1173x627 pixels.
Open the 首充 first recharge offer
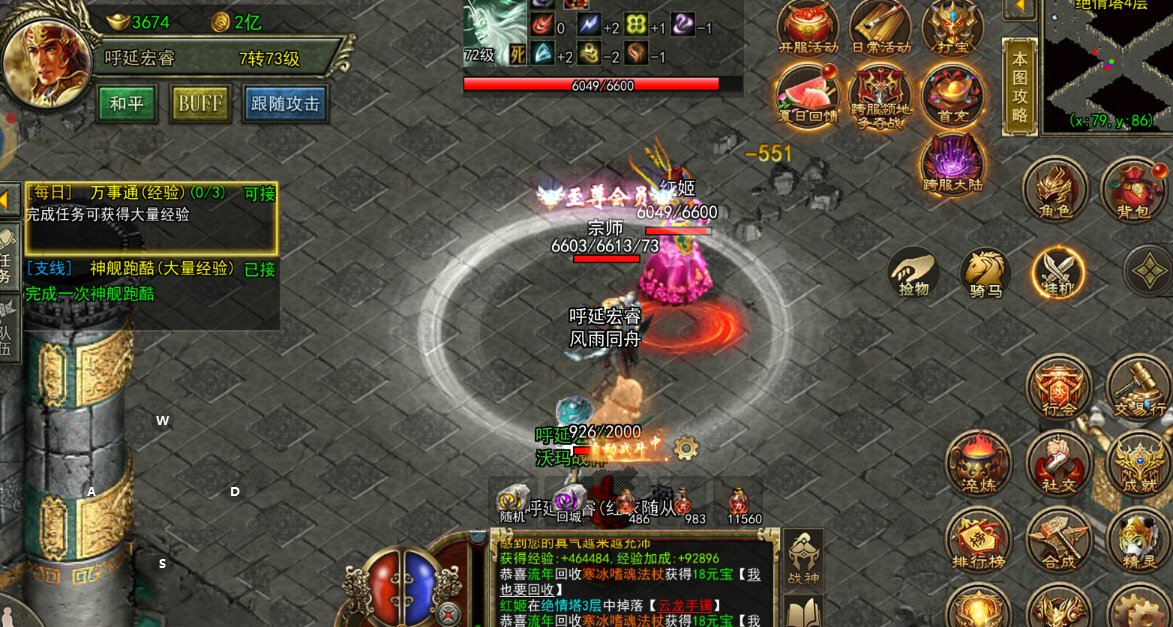click(x=951, y=95)
